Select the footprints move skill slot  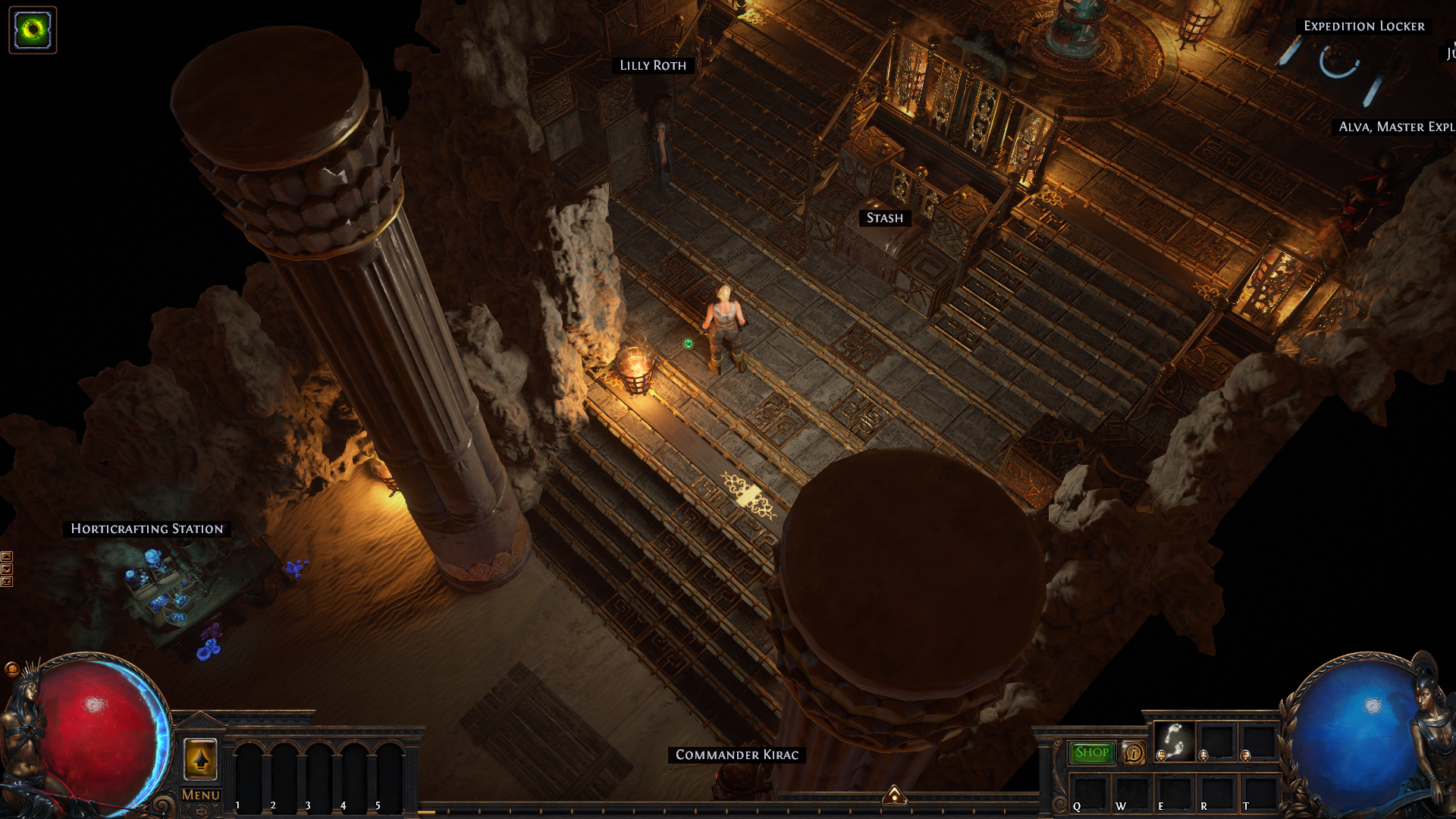pos(1174,741)
